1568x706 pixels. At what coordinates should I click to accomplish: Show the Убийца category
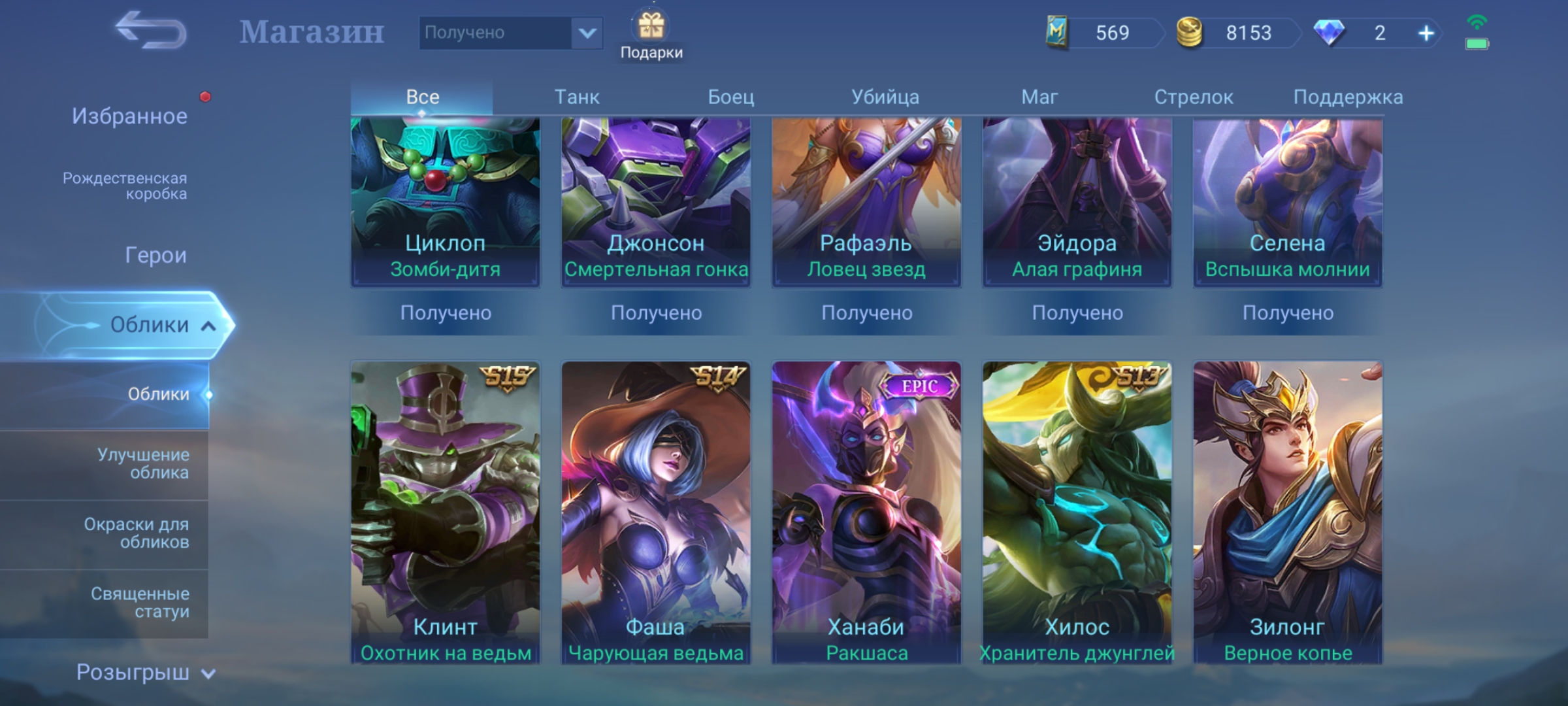pyautogui.click(x=885, y=97)
